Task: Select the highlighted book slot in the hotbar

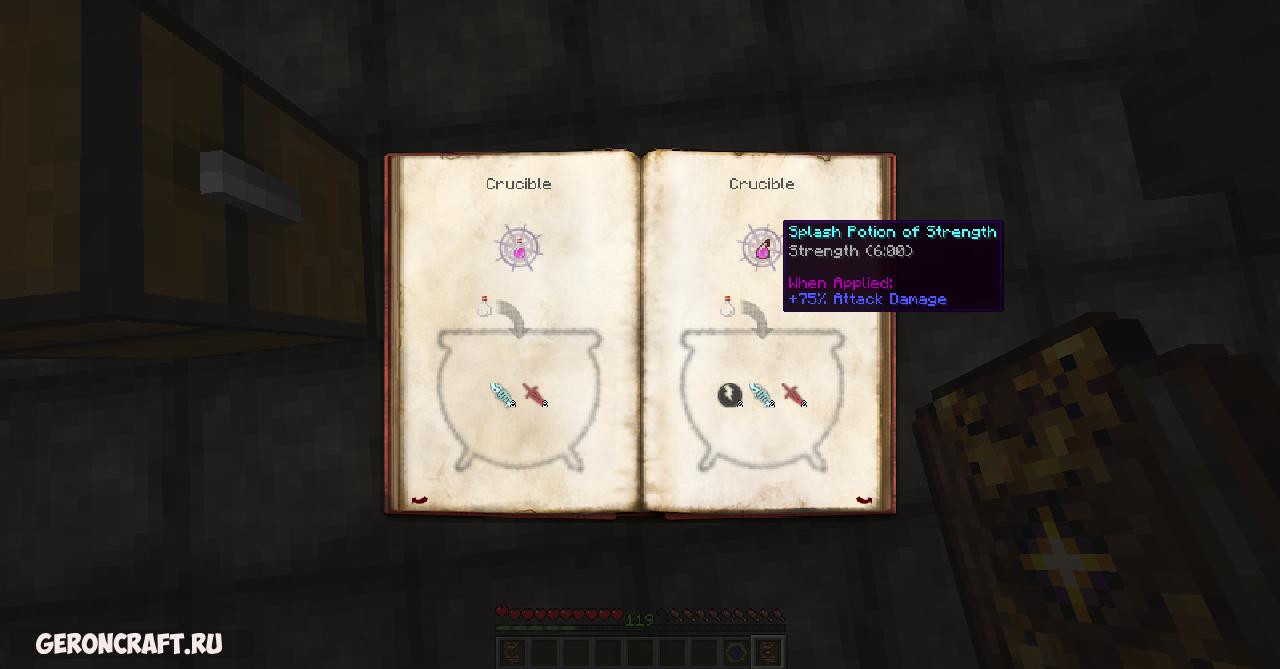Action: click(768, 652)
